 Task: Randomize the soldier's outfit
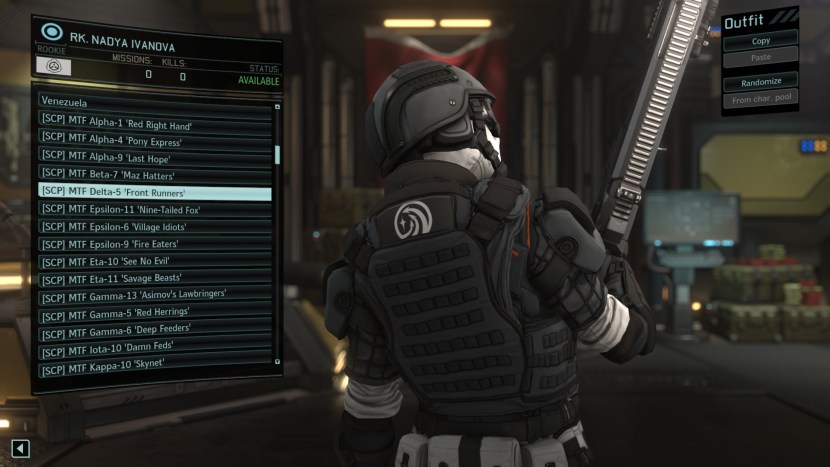coord(760,82)
